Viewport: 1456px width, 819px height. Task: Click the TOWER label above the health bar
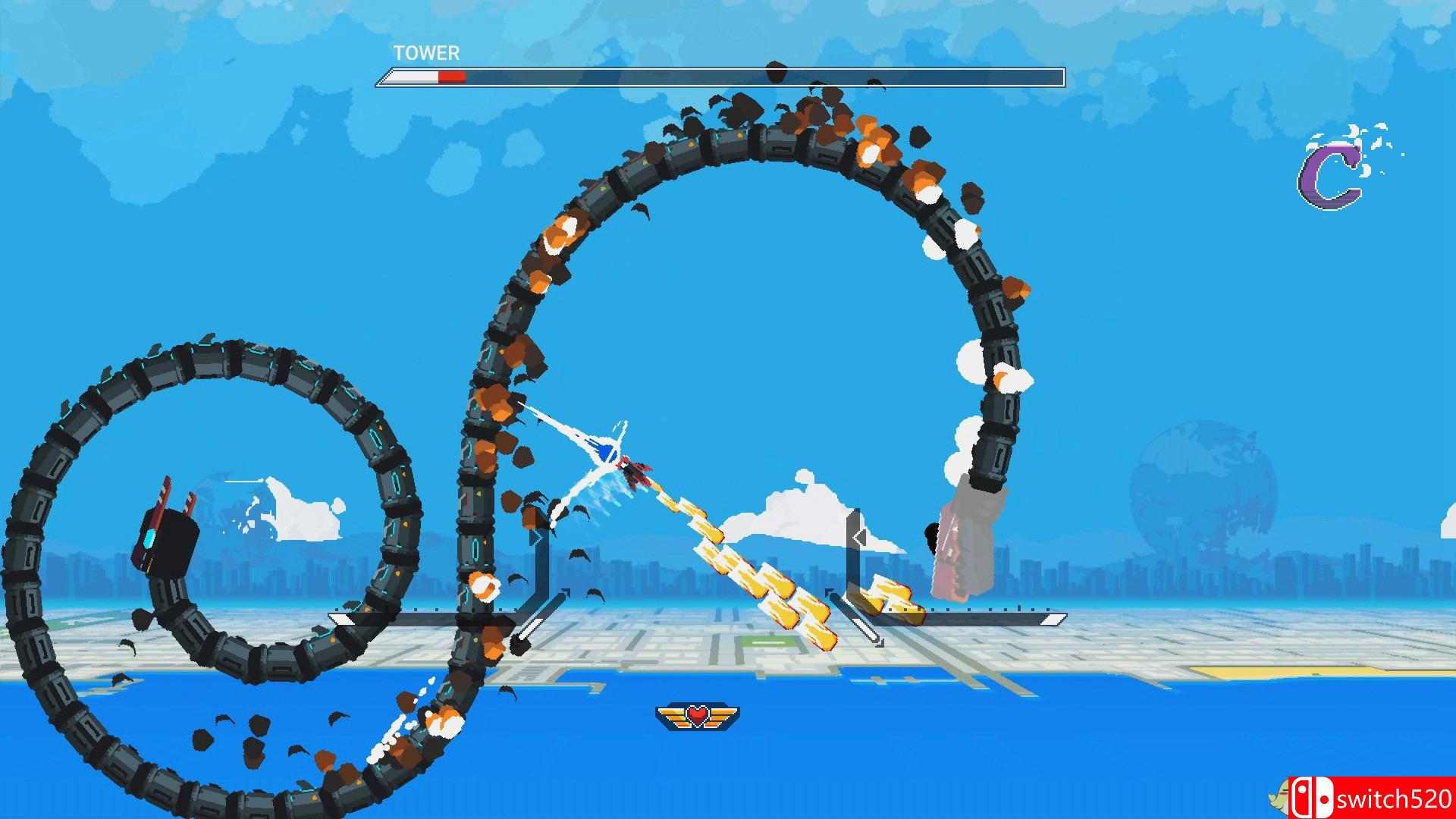(x=425, y=53)
